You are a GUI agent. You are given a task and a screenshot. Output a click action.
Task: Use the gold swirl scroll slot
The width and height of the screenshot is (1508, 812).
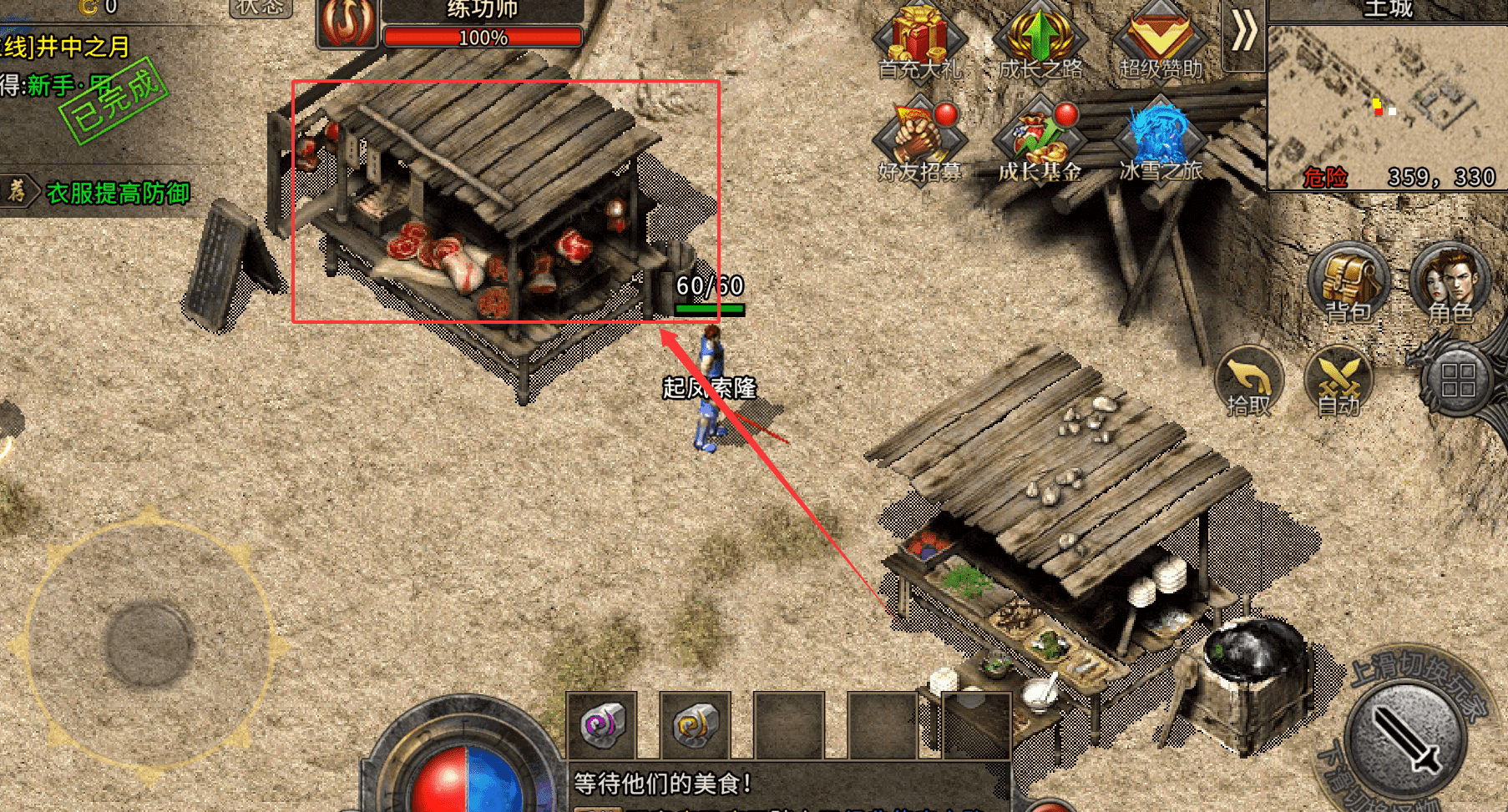coord(696,724)
